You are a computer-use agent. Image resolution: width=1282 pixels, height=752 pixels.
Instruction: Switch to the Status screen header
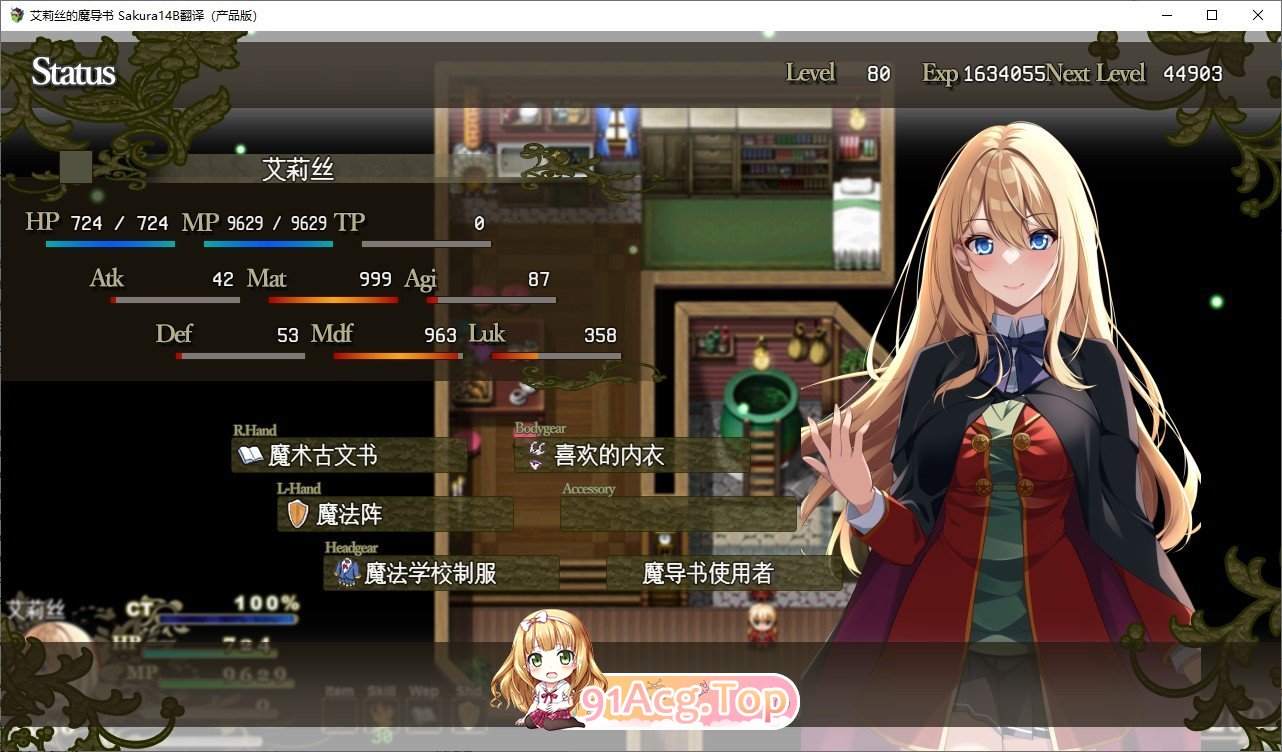click(x=73, y=72)
